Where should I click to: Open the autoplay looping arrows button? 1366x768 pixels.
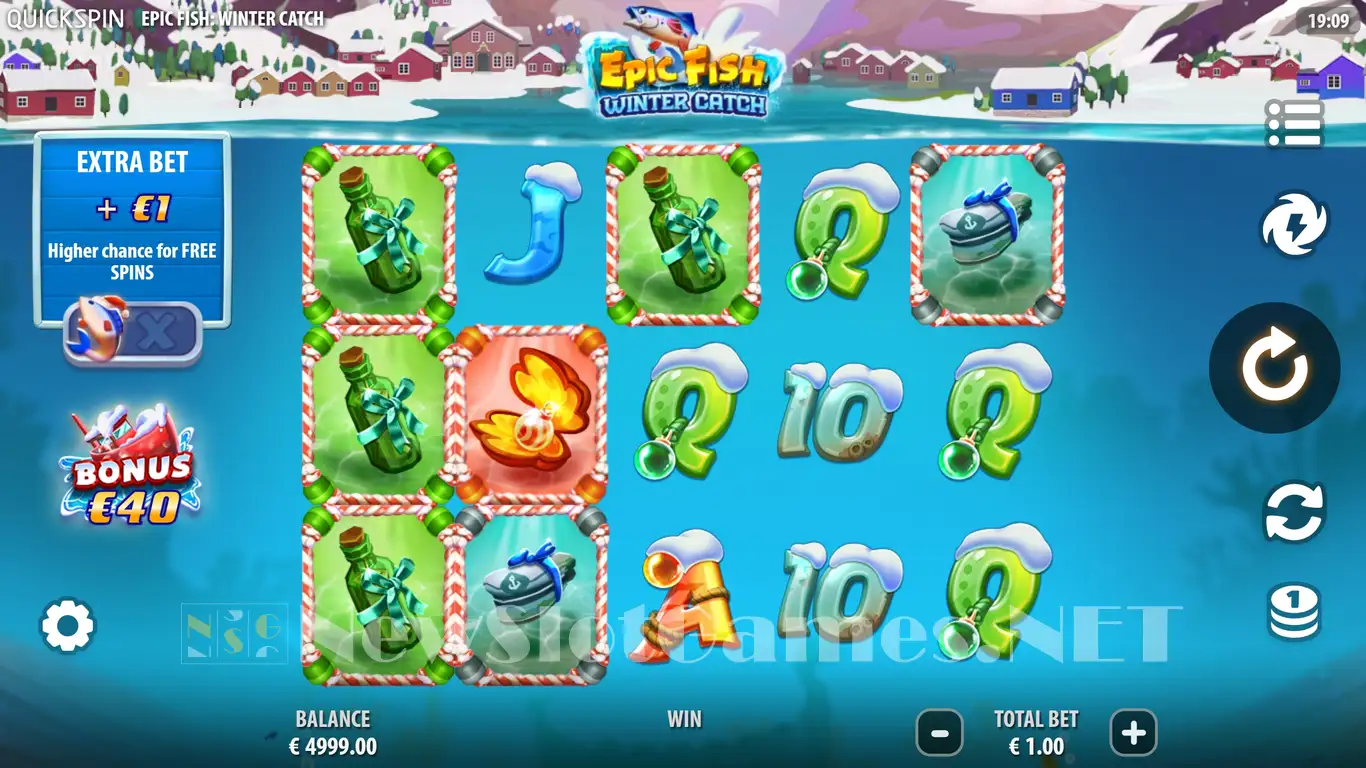pyautogui.click(x=1294, y=511)
